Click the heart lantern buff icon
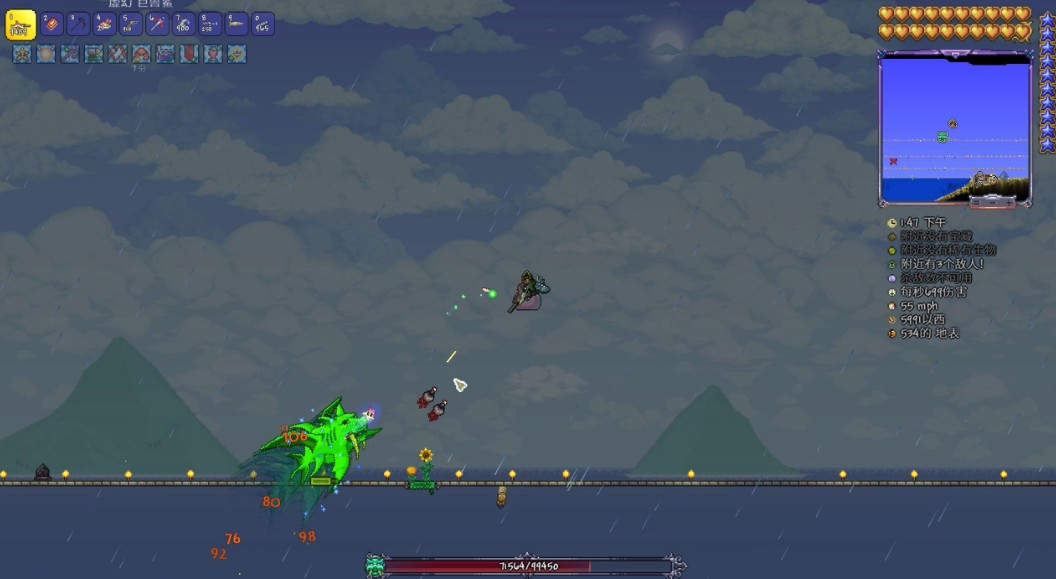Viewport: 1056px width, 579px height. pos(213,54)
